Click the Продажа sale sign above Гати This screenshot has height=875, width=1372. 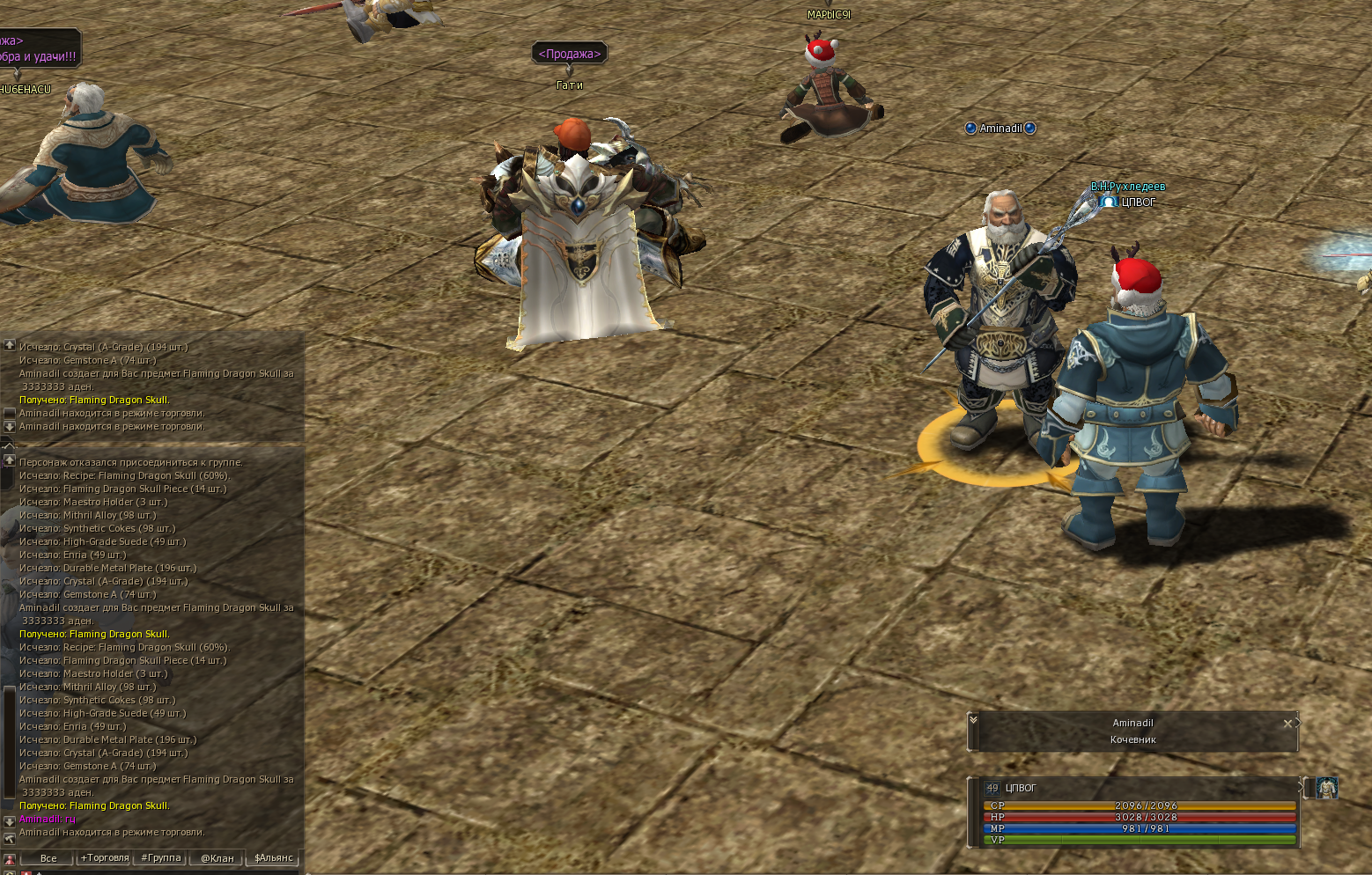coord(570,54)
